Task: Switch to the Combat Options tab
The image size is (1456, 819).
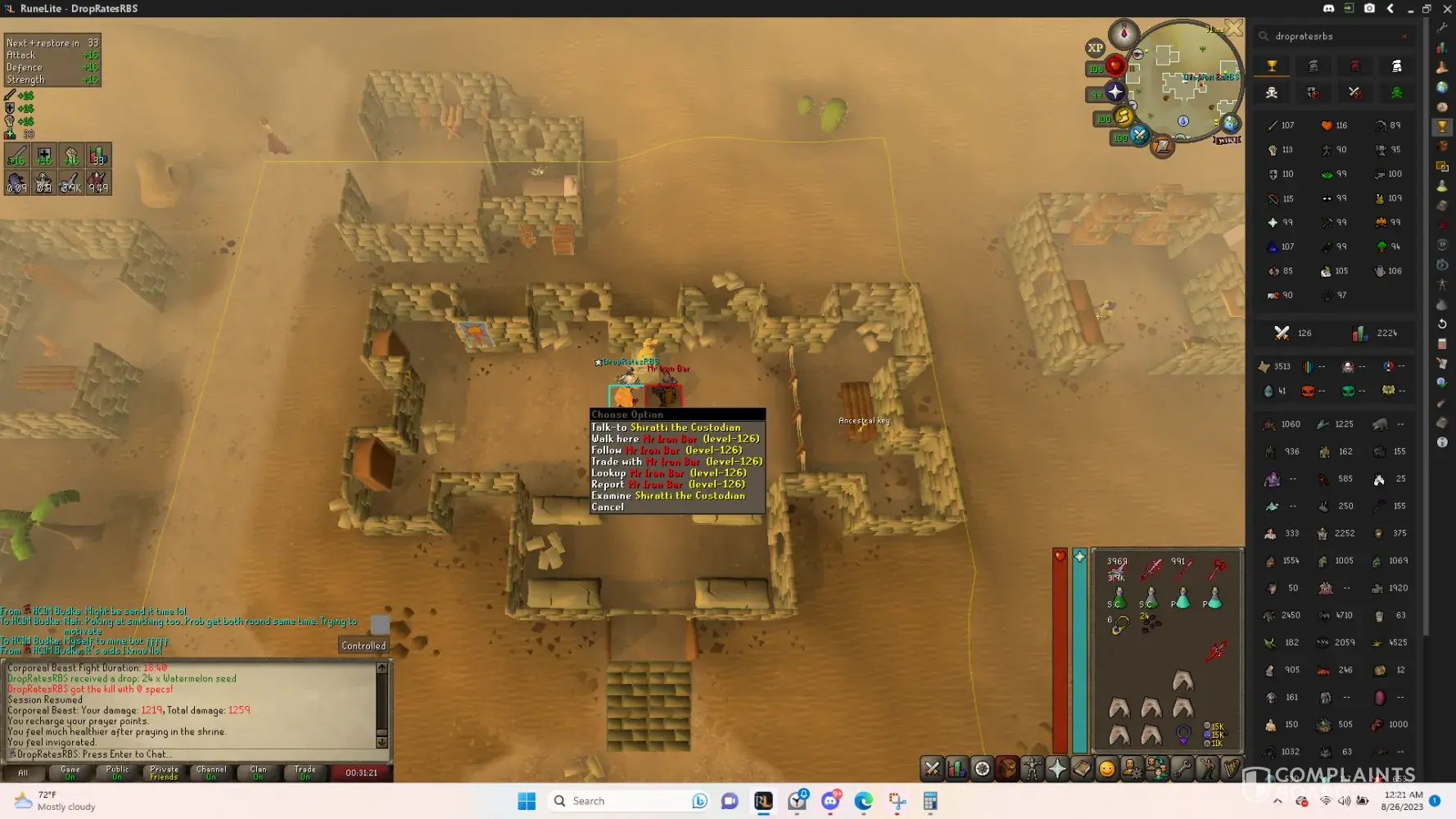Action: [x=932, y=768]
